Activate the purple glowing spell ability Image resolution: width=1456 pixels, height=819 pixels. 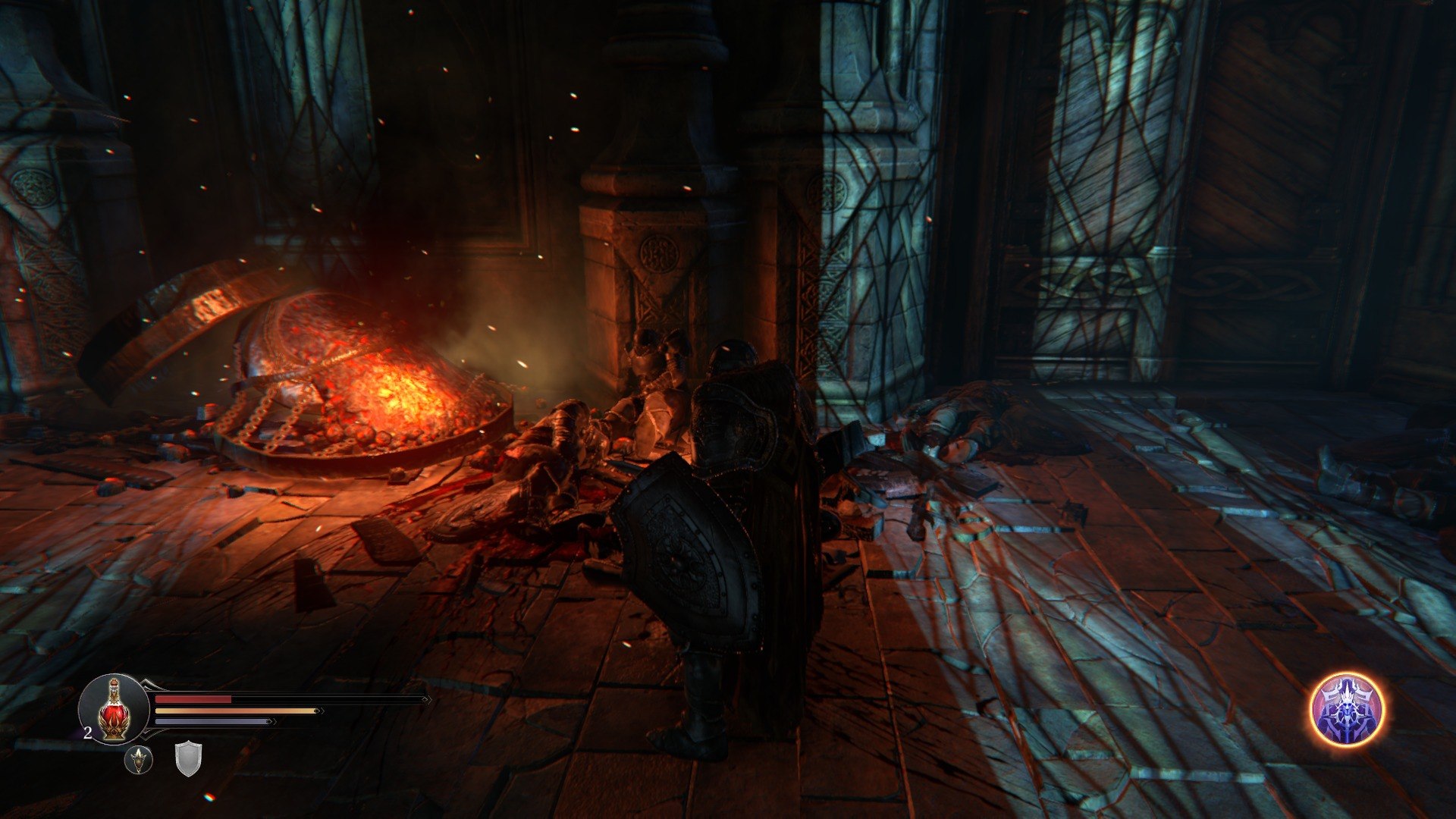point(1347,710)
